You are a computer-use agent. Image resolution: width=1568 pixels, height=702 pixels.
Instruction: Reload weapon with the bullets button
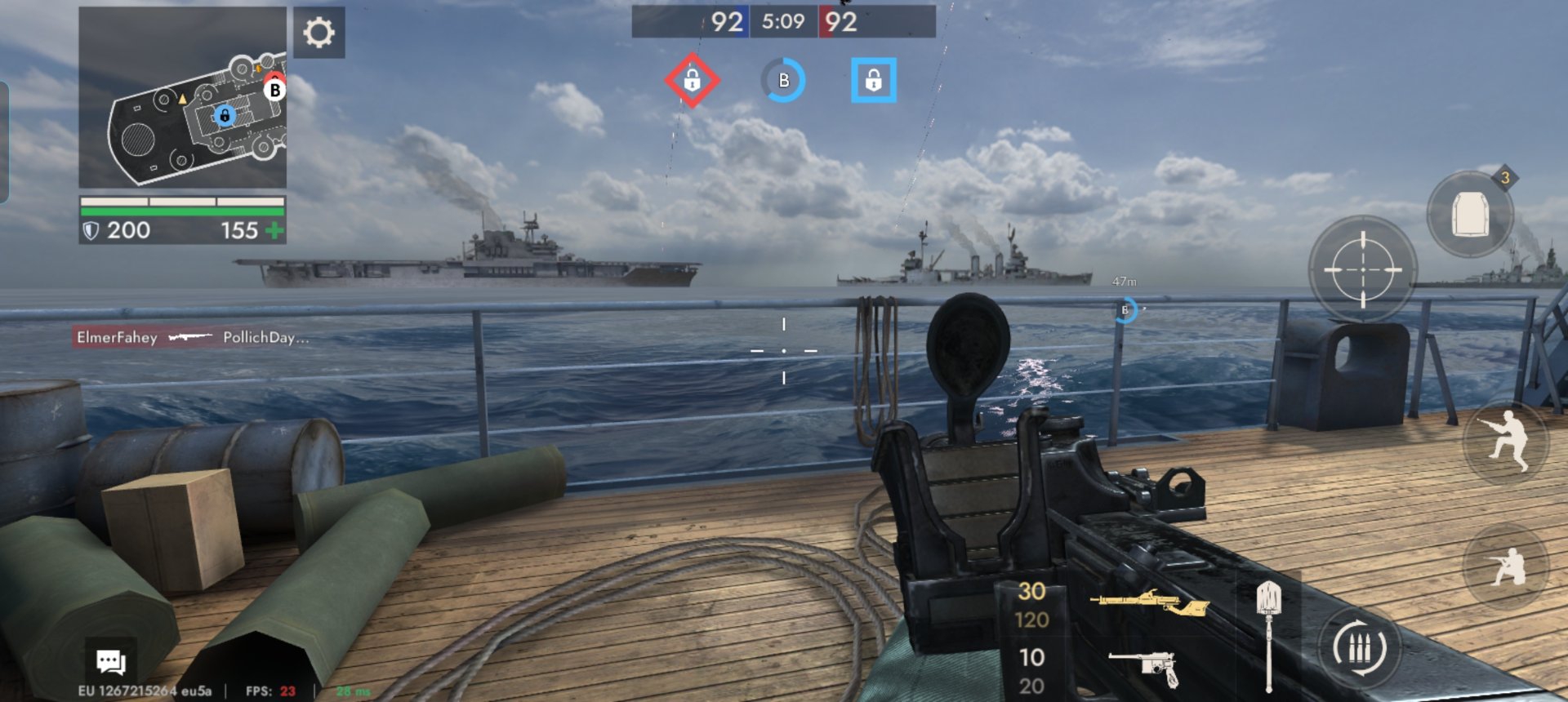1359,649
